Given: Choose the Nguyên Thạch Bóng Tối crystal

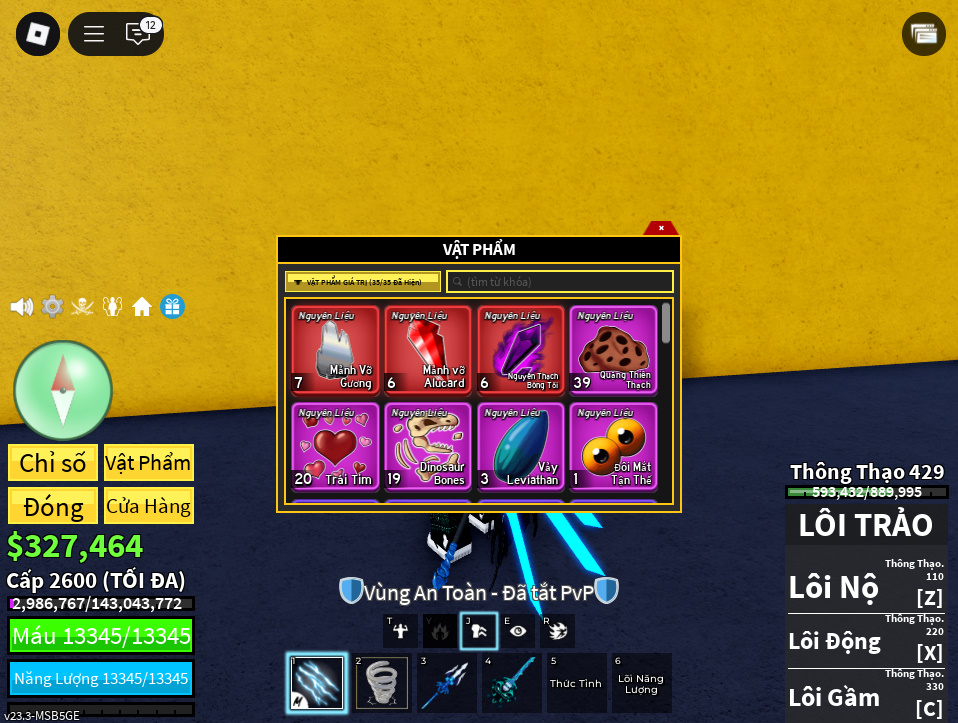Looking at the screenshot, I should (x=521, y=350).
